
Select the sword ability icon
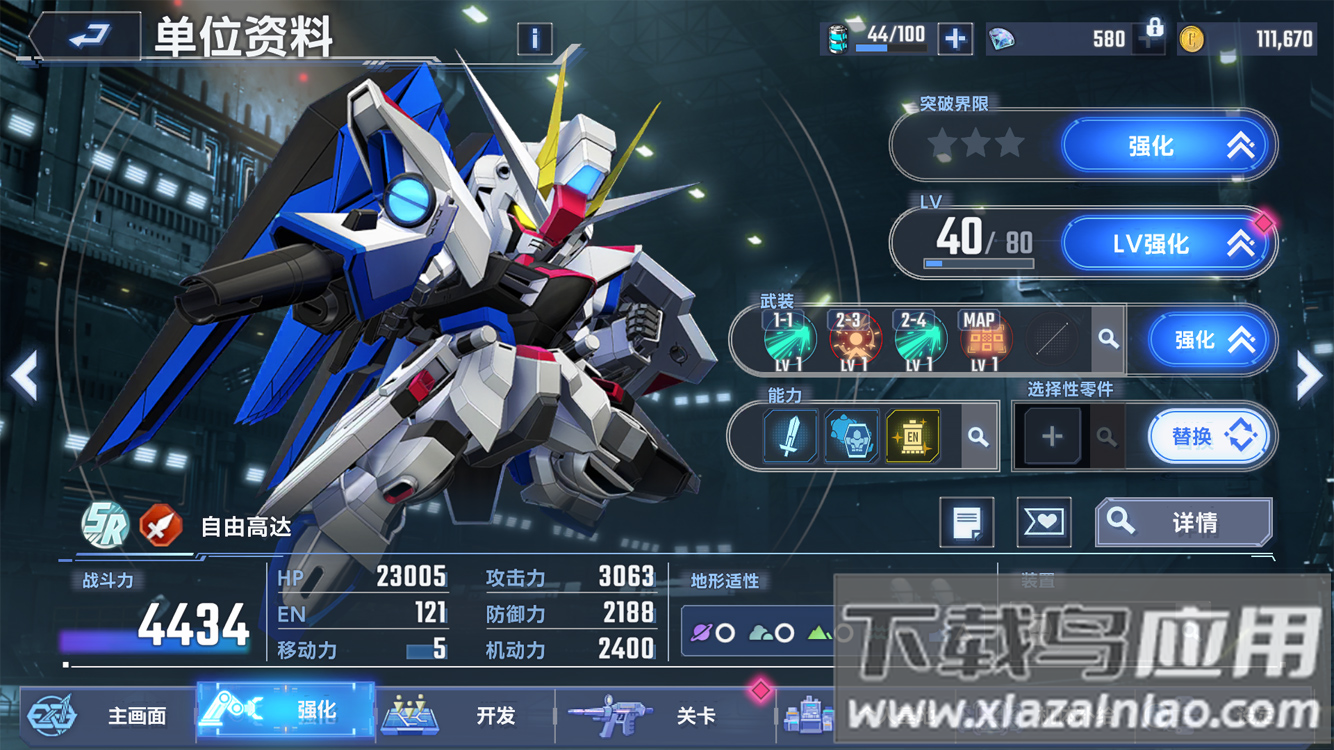coord(790,436)
